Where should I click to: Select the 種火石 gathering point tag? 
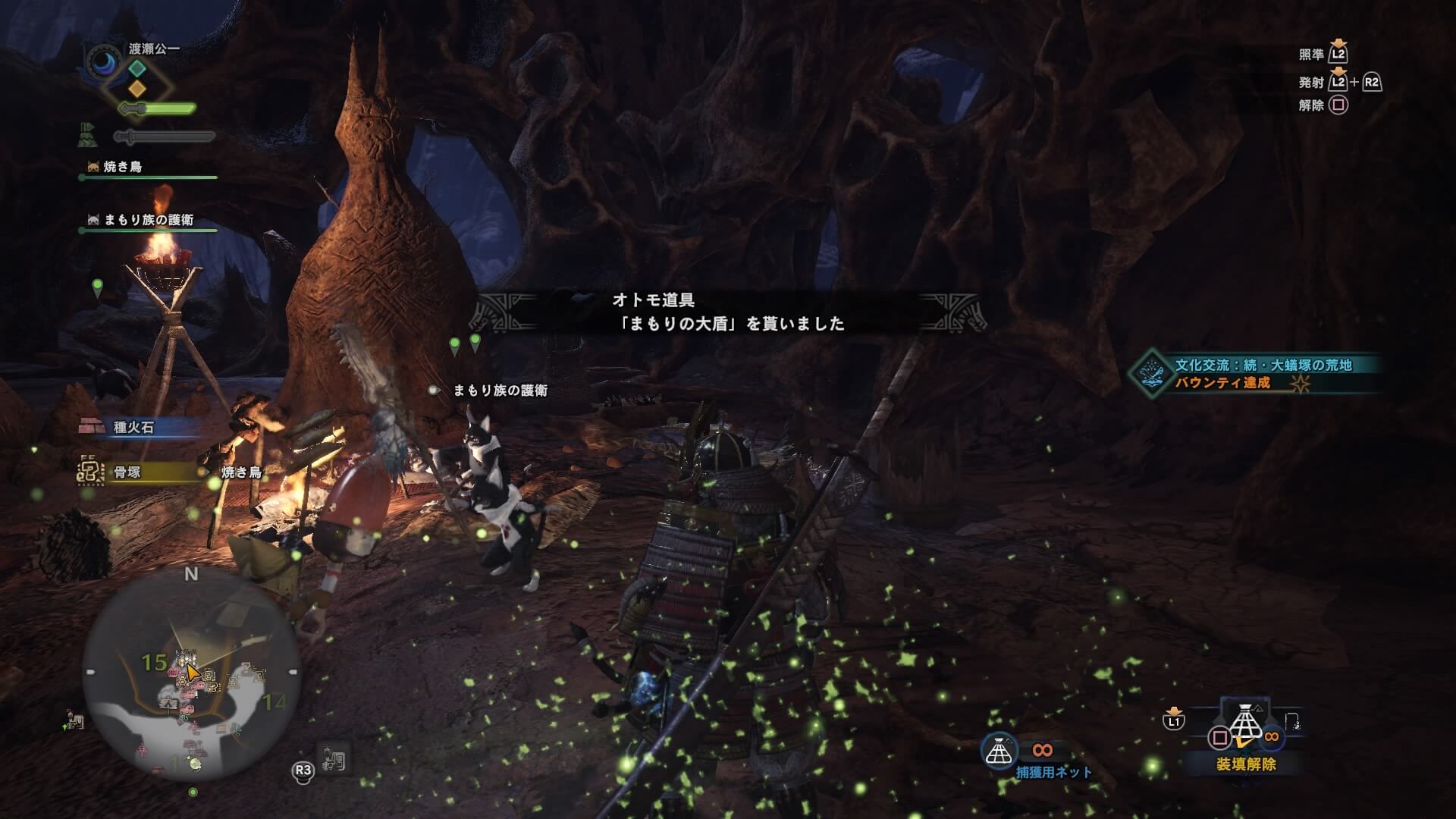133,427
